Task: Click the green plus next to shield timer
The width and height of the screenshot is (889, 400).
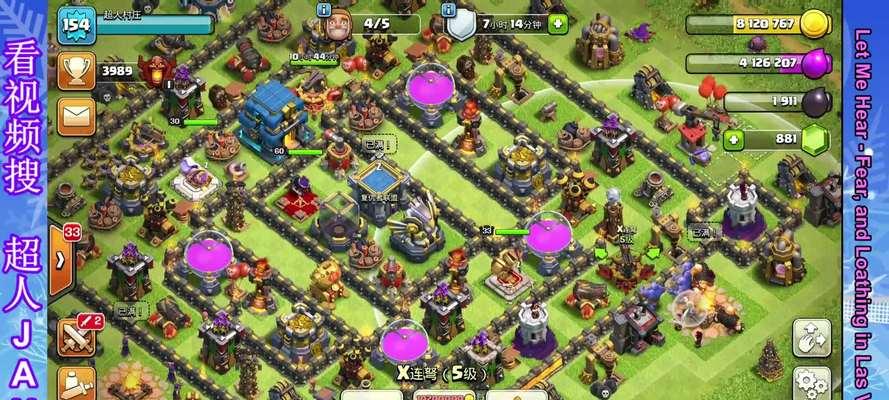Action: click(x=558, y=24)
